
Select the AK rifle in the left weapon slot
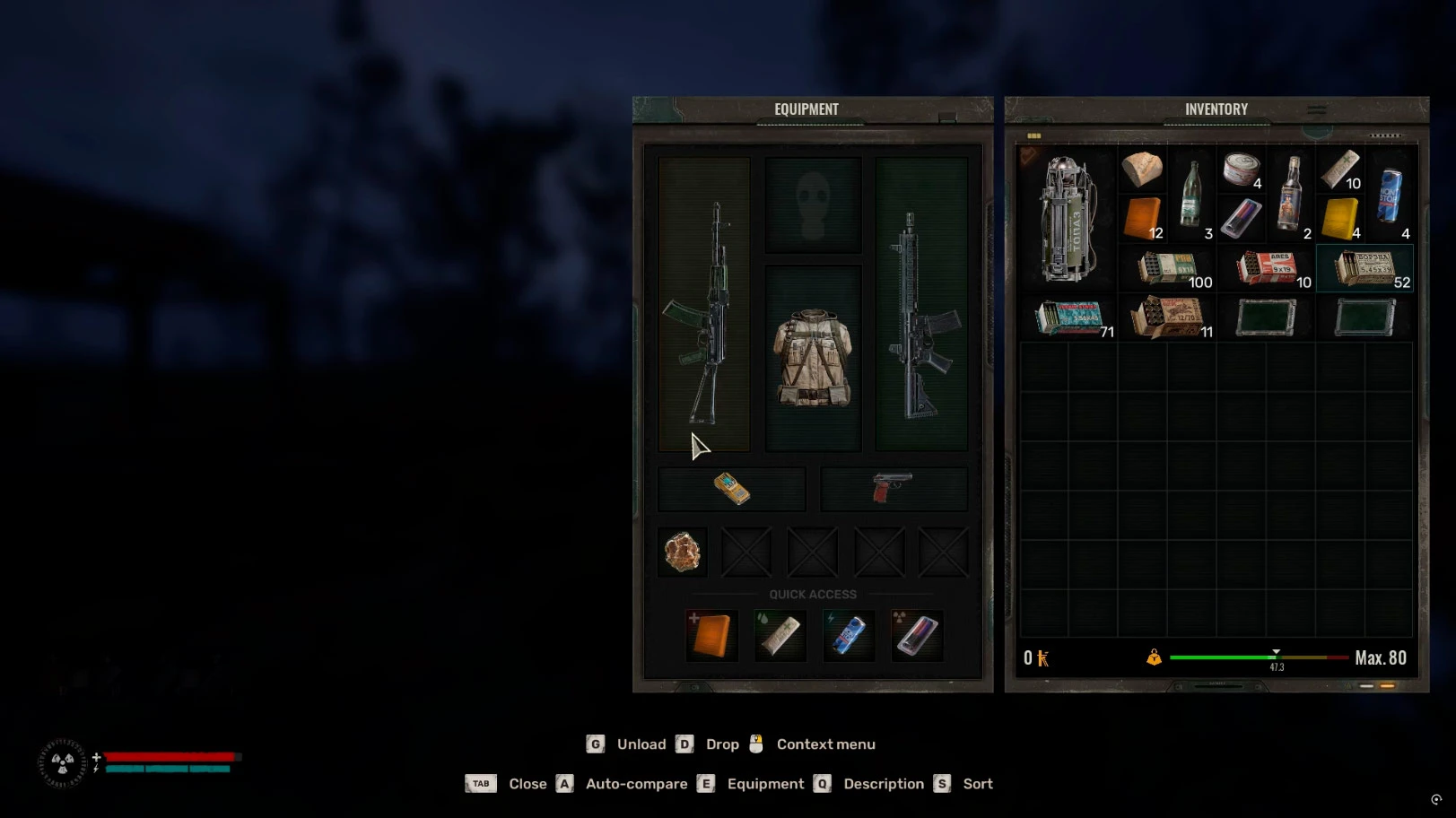coord(705,305)
